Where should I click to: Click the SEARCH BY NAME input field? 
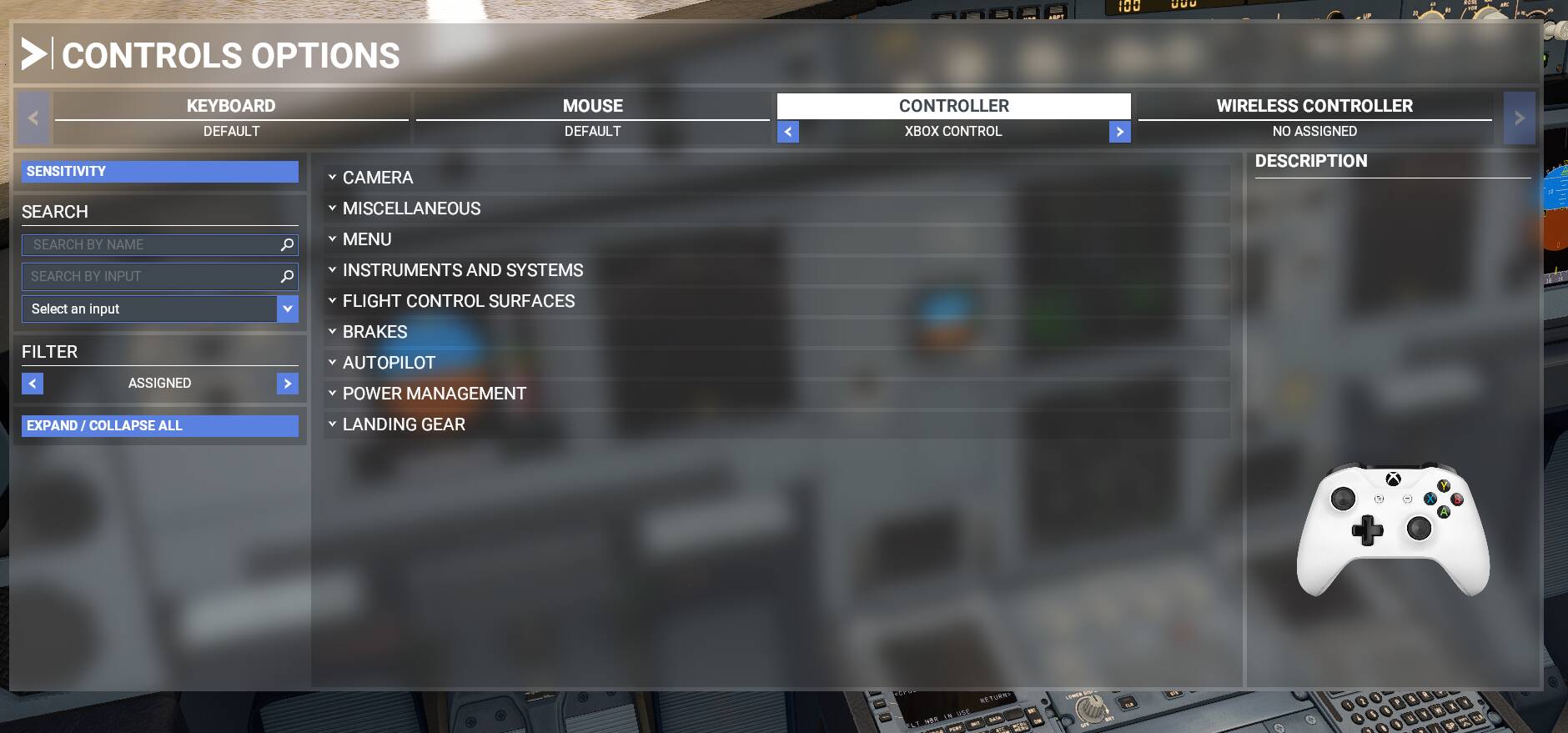(x=150, y=244)
